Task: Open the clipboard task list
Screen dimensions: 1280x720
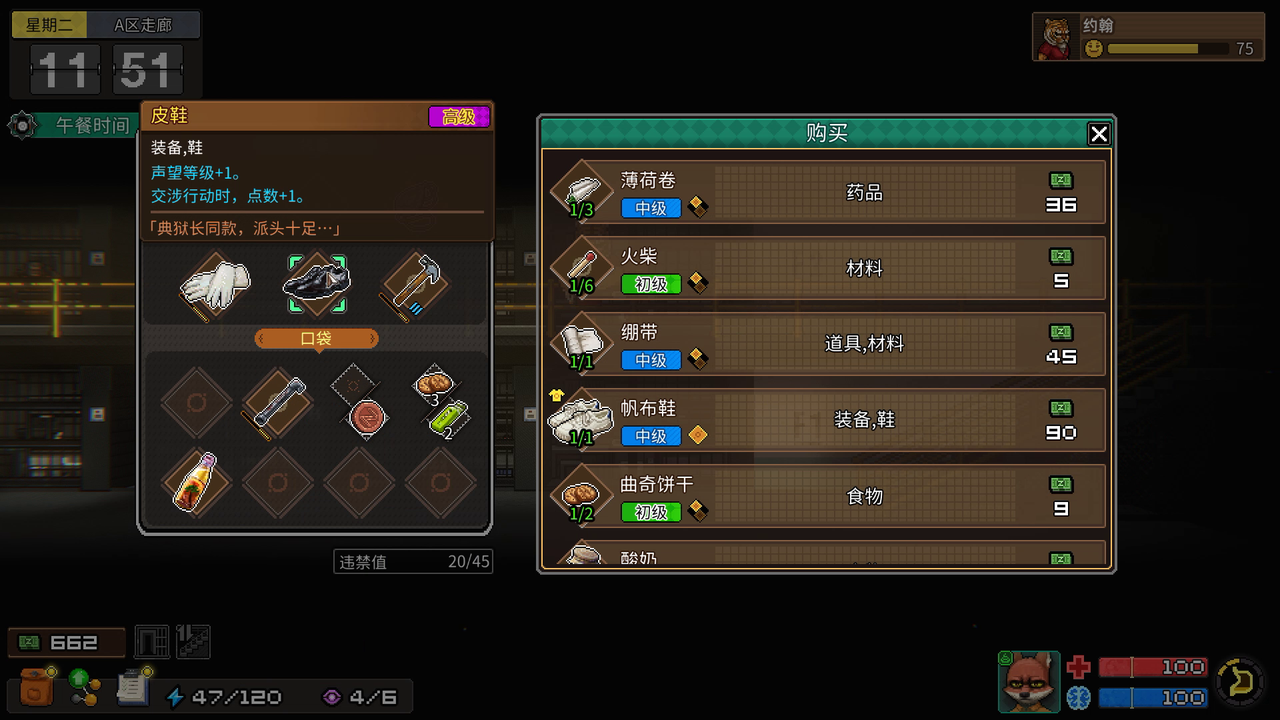Action: pos(132,688)
